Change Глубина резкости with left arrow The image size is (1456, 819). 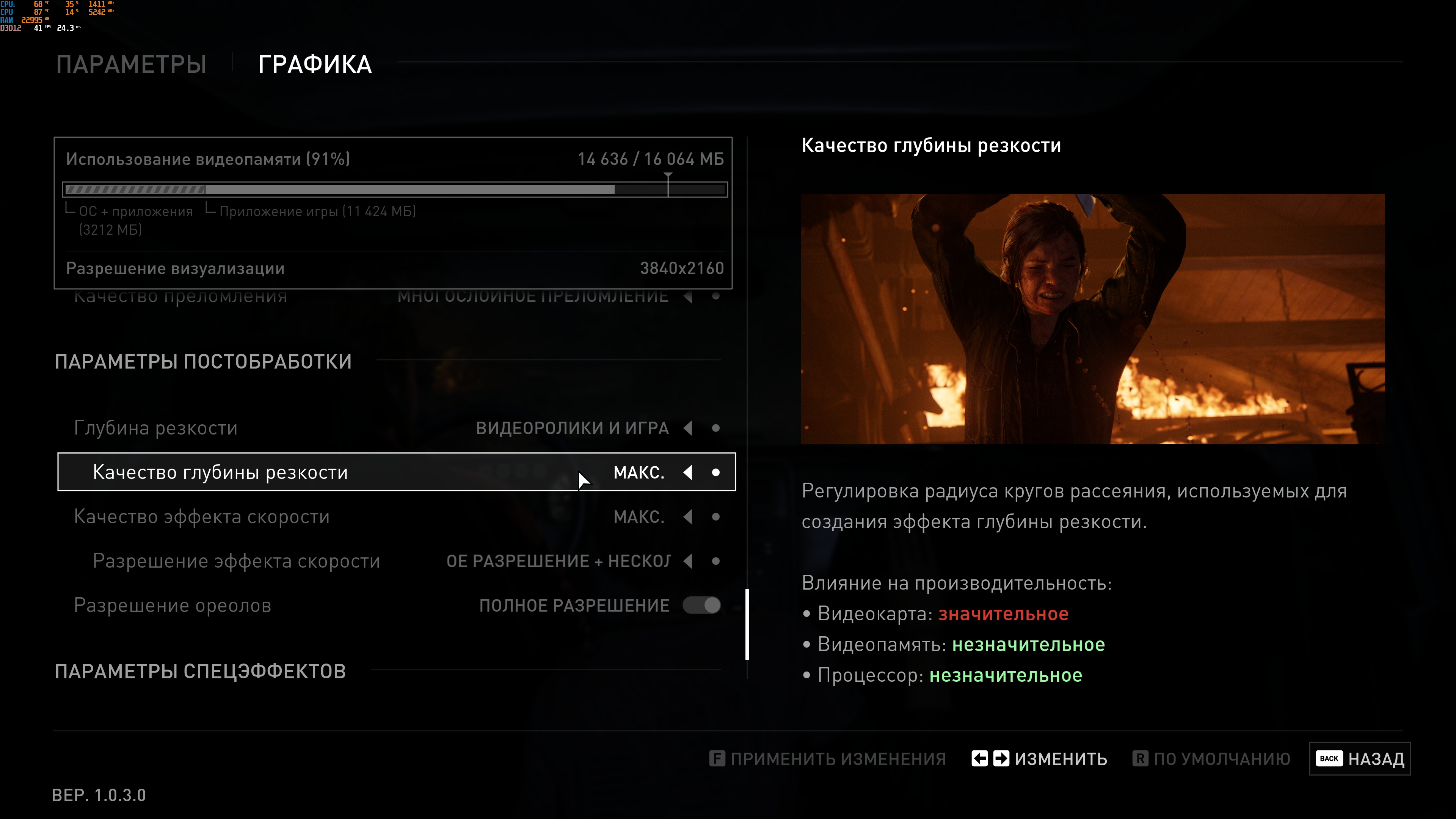click(x=688, y=428)
